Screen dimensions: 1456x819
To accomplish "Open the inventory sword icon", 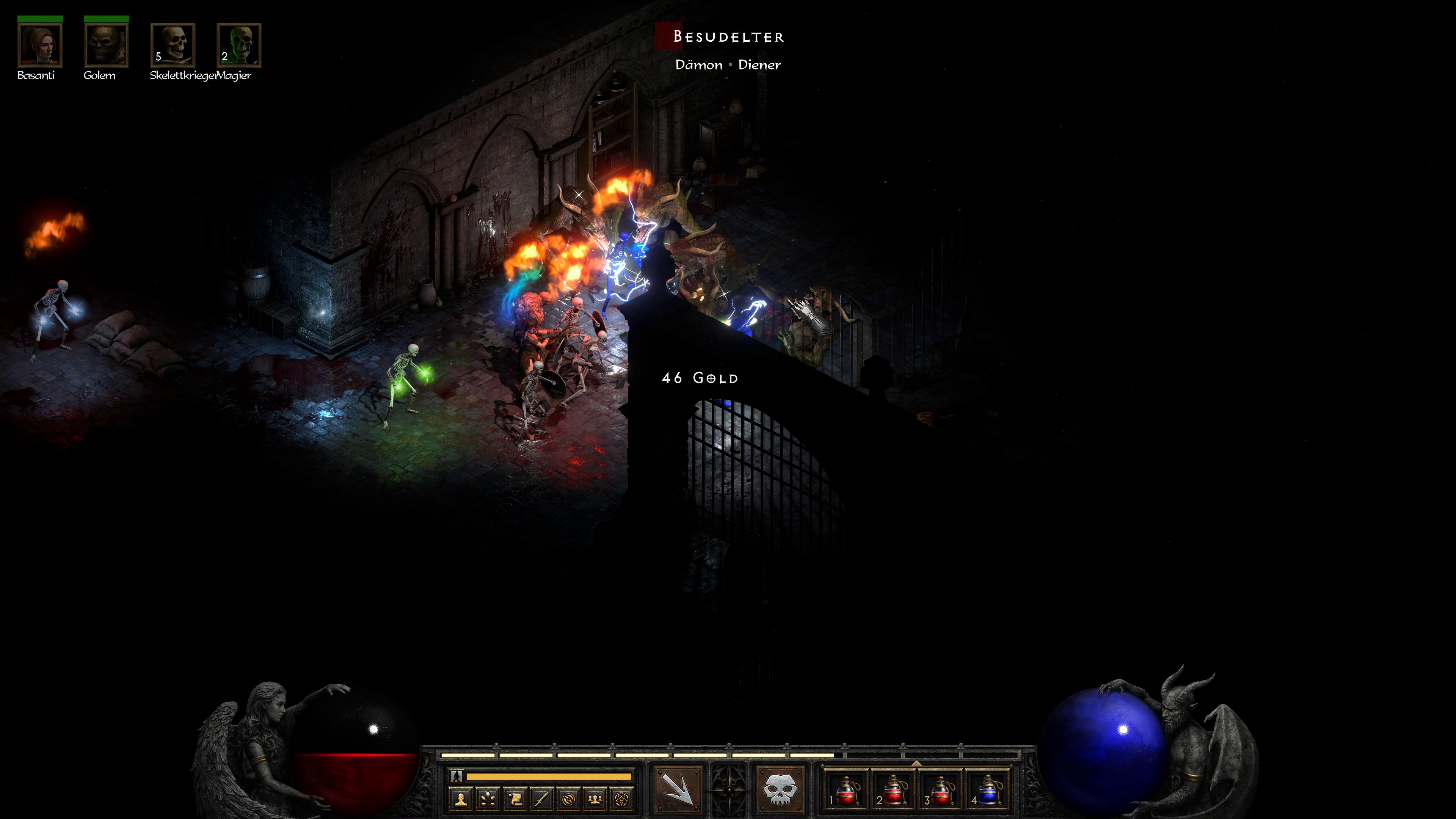I will pyautogui.click(x=542, y=799).
